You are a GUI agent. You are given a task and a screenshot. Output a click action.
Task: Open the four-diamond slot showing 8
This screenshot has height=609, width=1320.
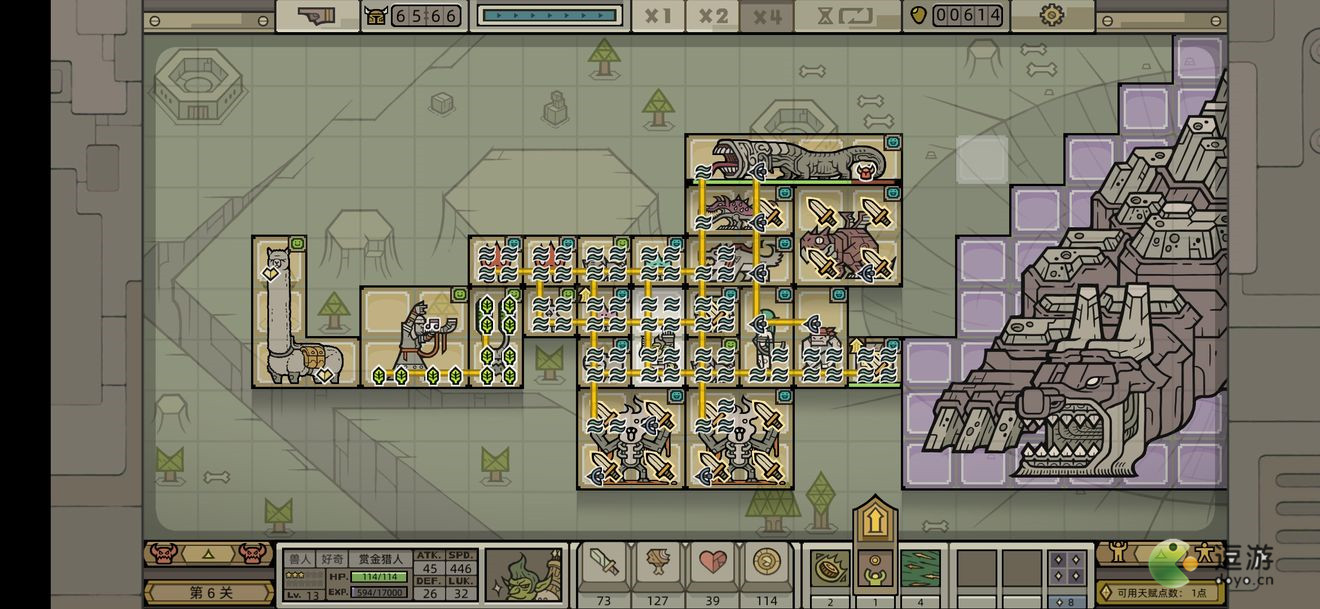pos(1067,570)
